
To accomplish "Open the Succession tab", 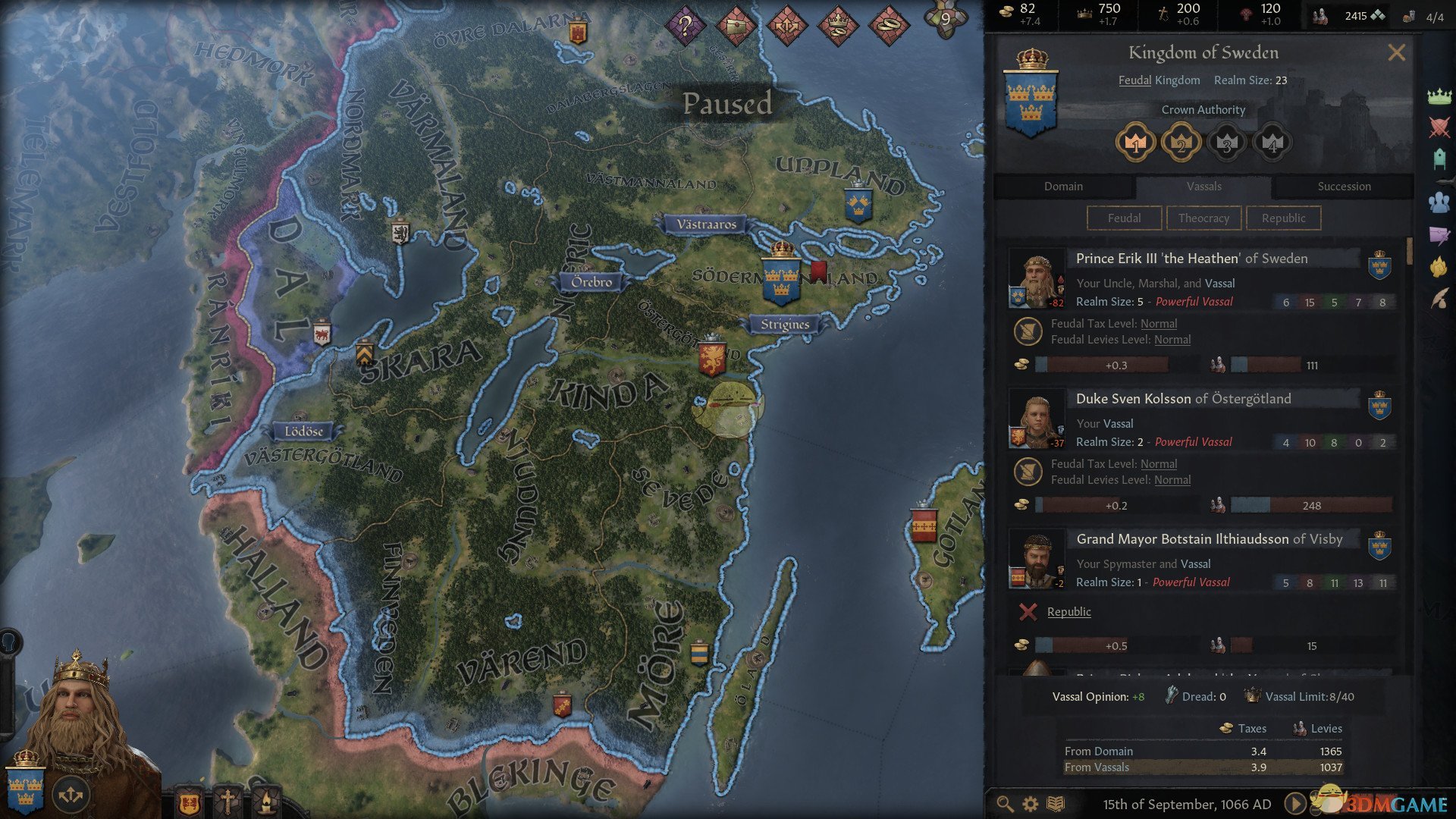I will pyautogui.click(x=1344, y=187).
